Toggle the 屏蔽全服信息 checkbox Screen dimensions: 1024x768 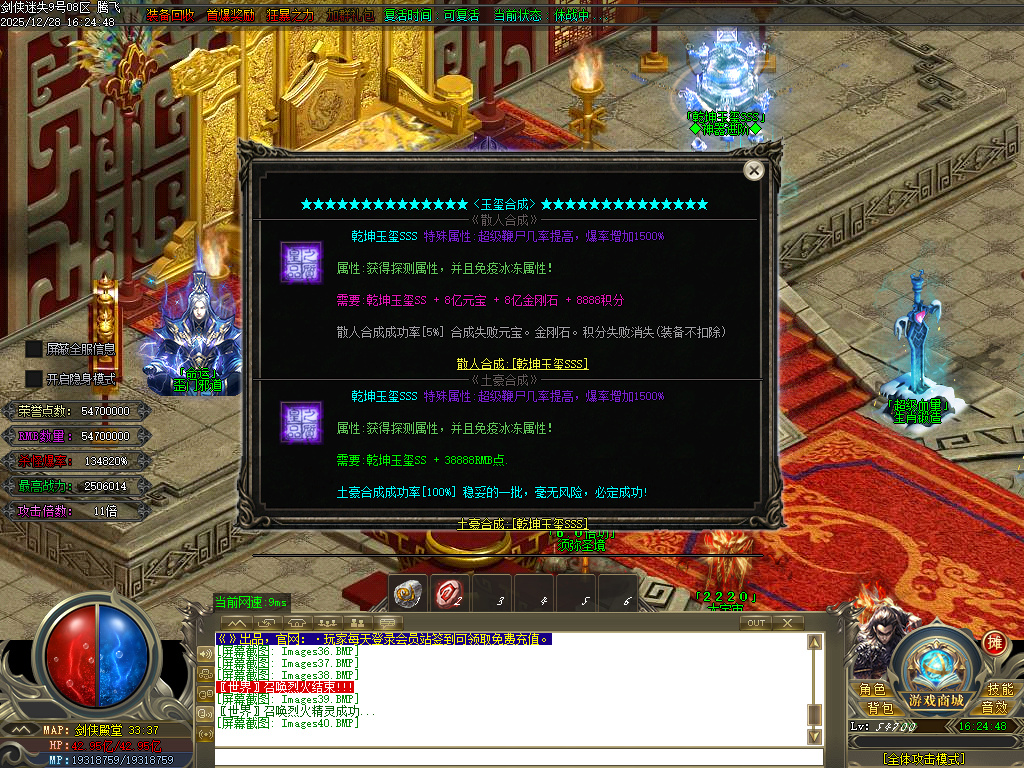34,349
